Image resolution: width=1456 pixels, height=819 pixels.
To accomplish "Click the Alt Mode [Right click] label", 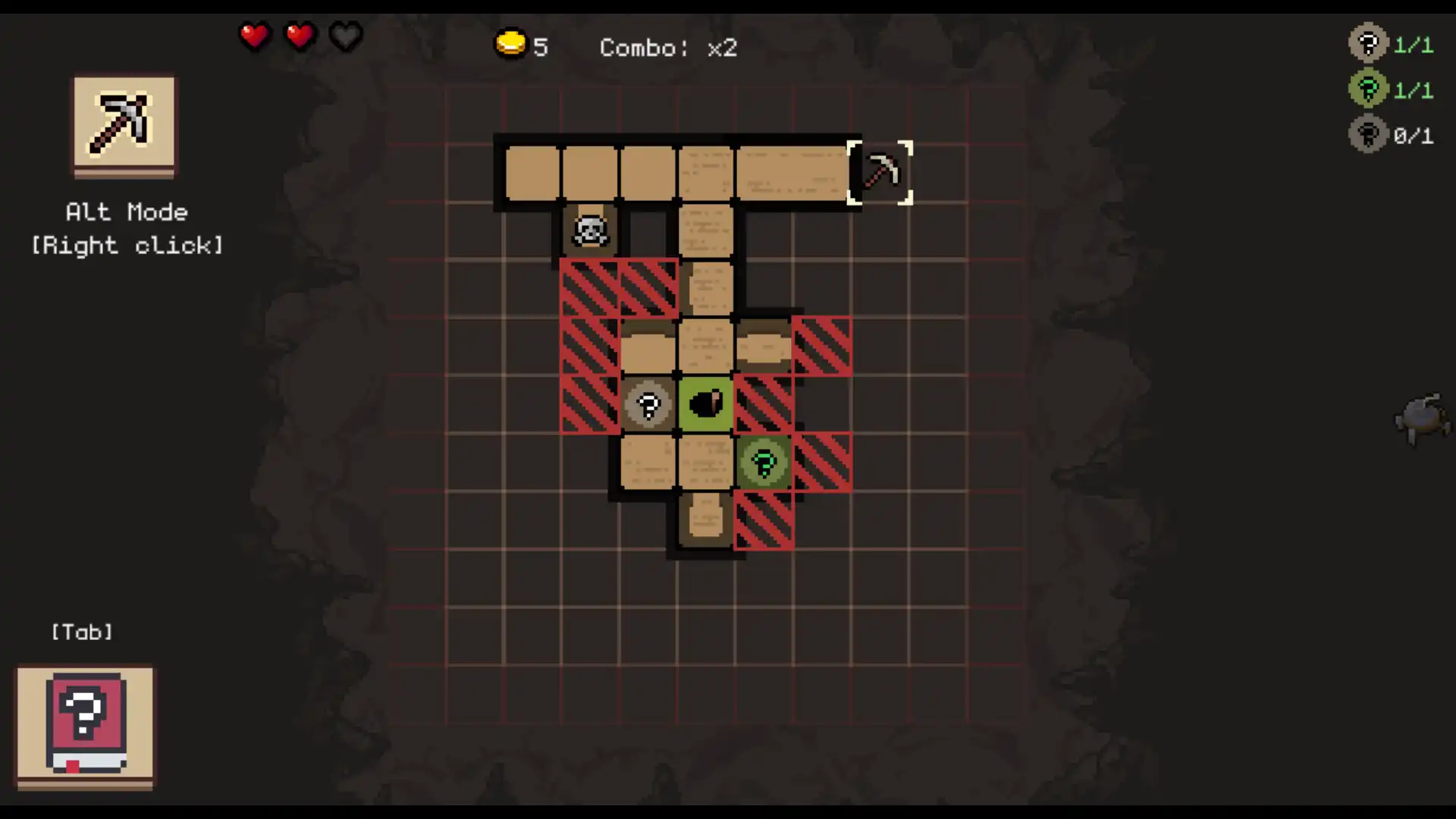I will click(126, 227).
